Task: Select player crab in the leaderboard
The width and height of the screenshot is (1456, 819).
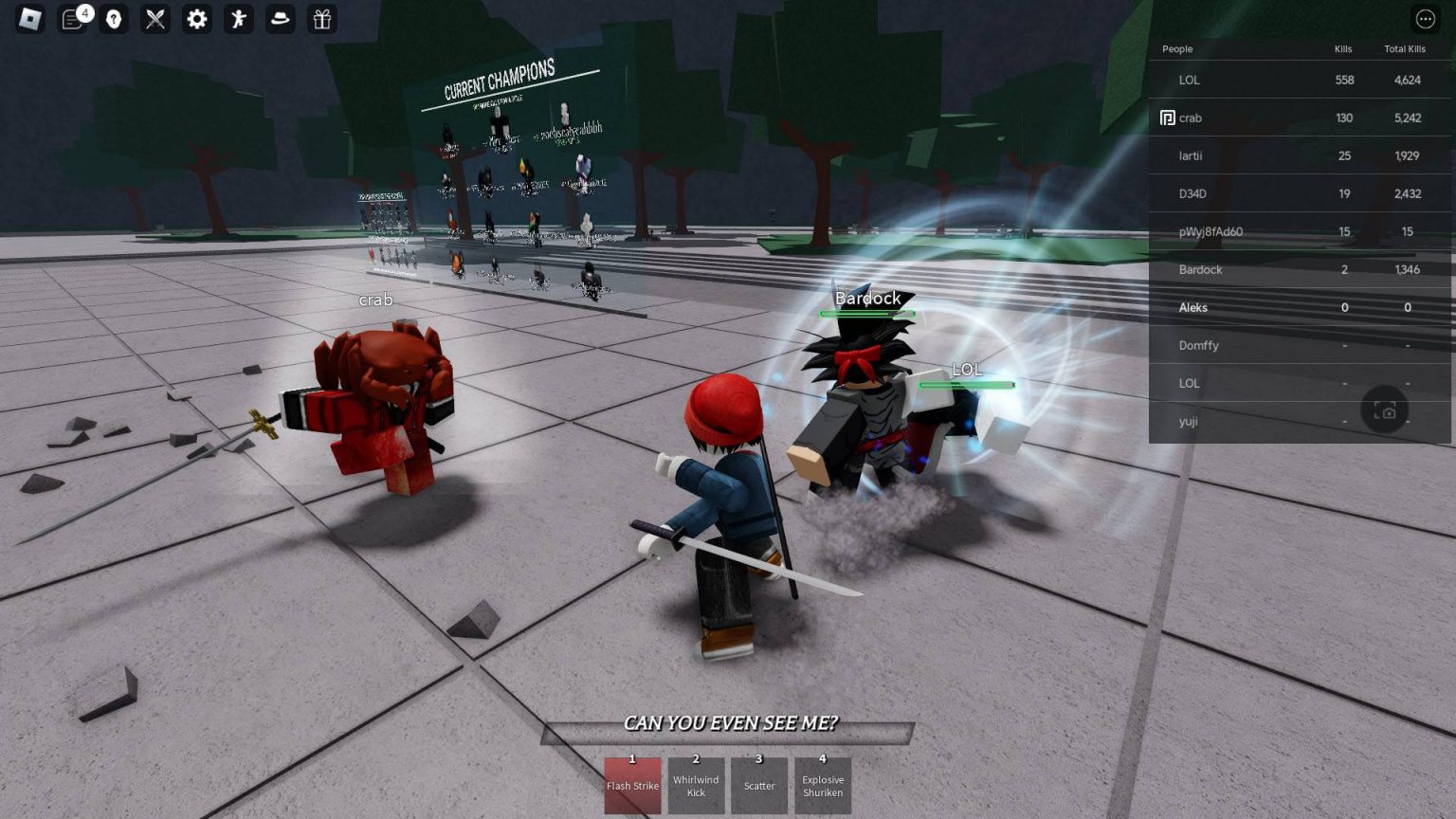Action: [1190, 118]
